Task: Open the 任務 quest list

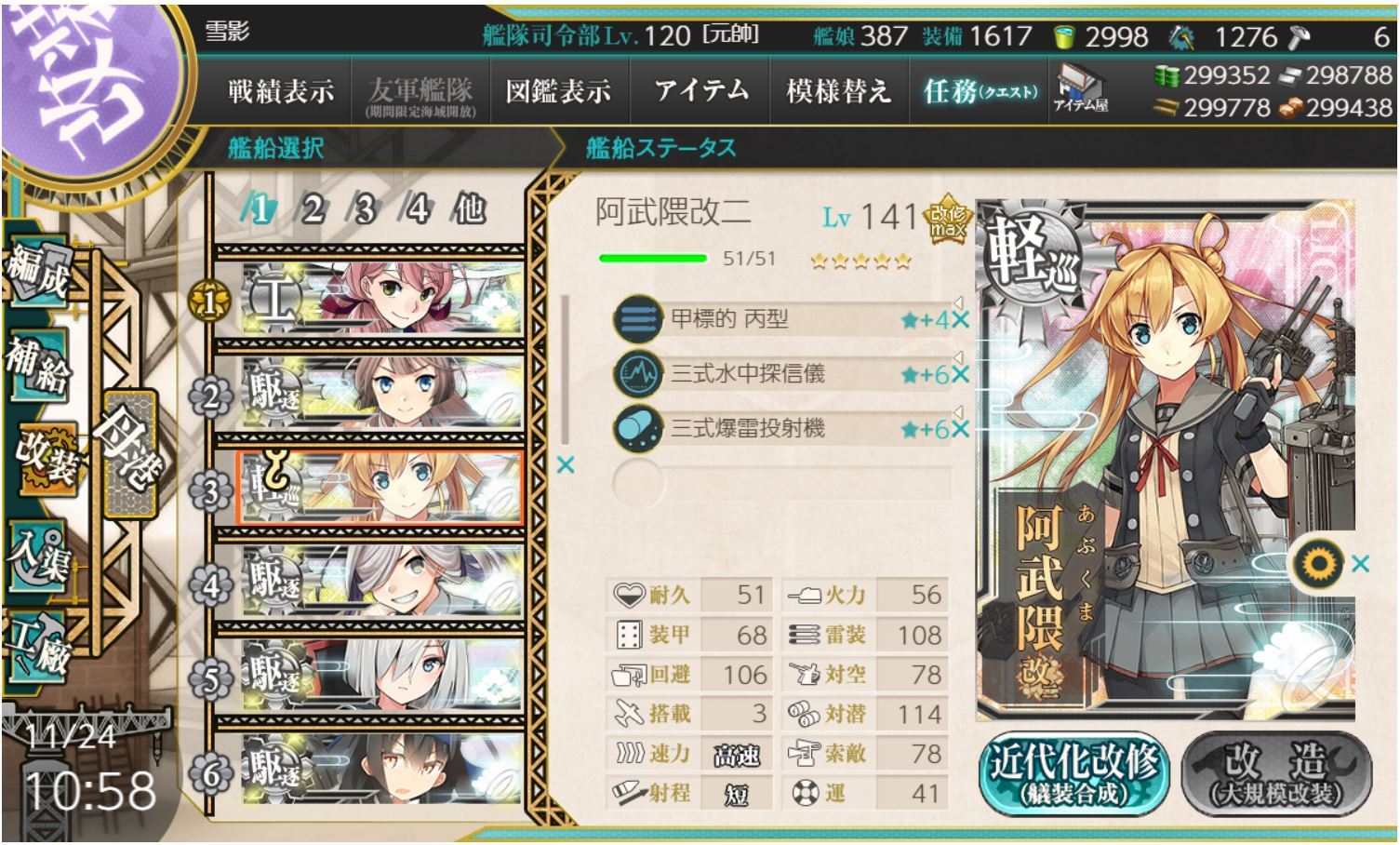Action: (x=979, y=91)
